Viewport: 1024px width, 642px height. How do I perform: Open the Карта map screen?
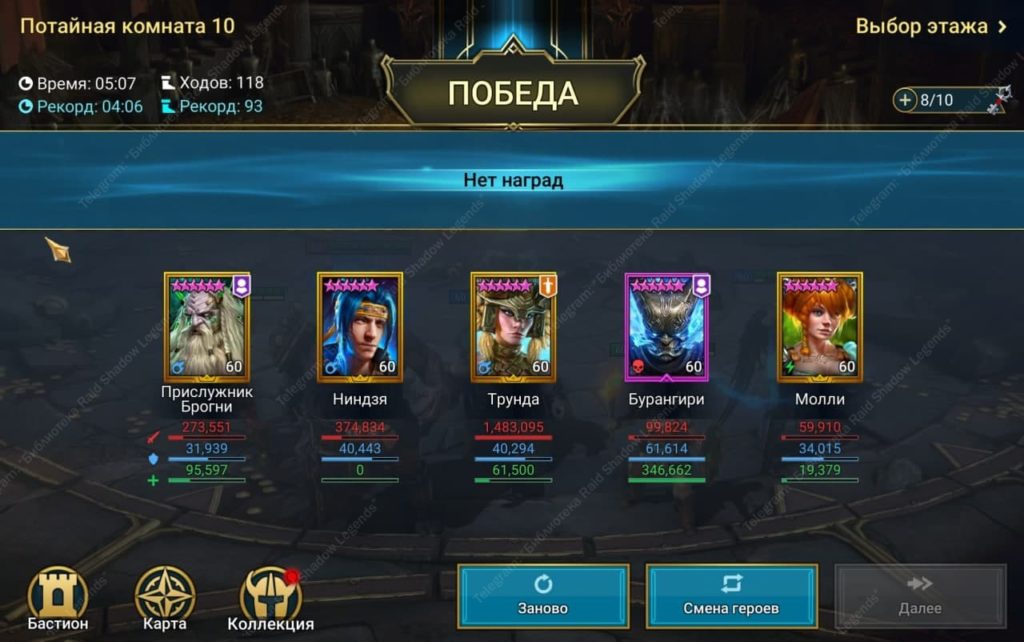click(165, 599)
